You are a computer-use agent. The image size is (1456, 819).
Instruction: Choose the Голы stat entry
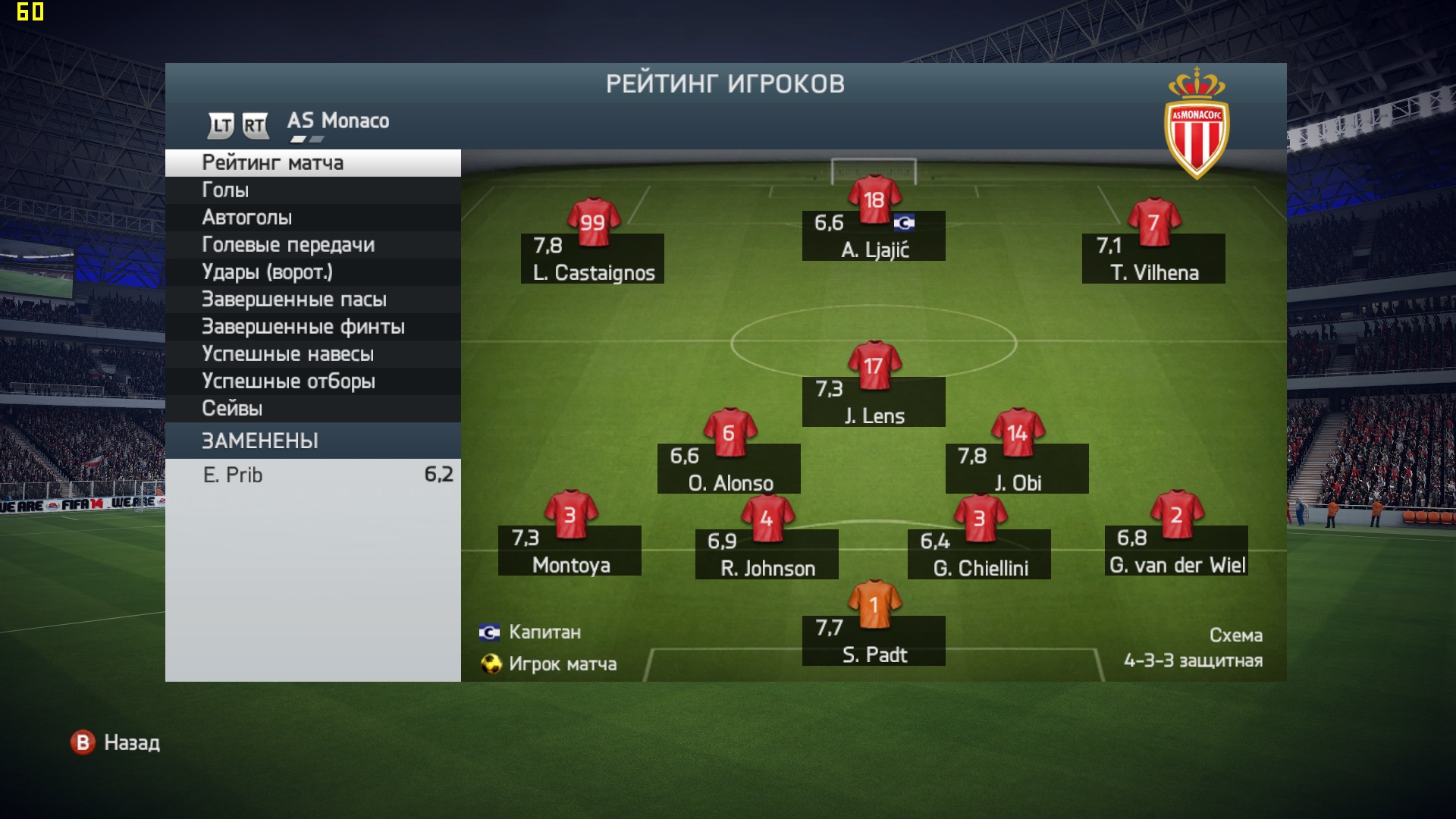[x=312, y=190]
